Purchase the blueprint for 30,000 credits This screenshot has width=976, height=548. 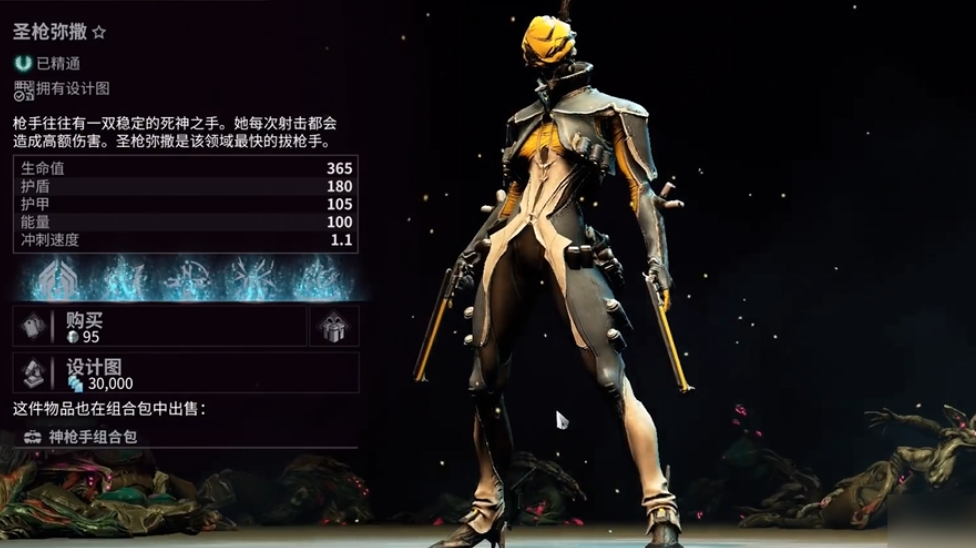click(x=185, y=373)
